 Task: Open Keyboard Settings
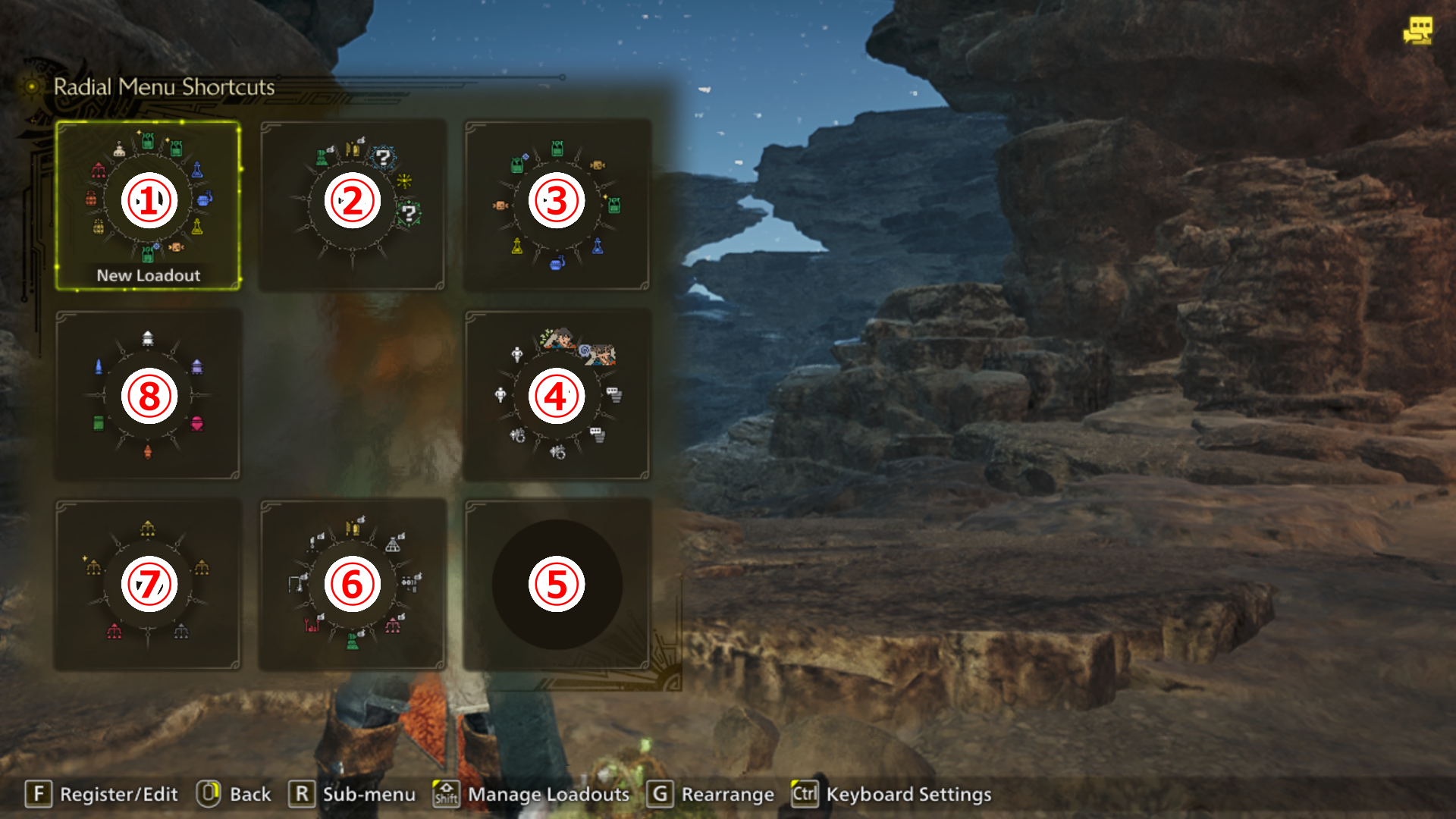pos(908,794)
